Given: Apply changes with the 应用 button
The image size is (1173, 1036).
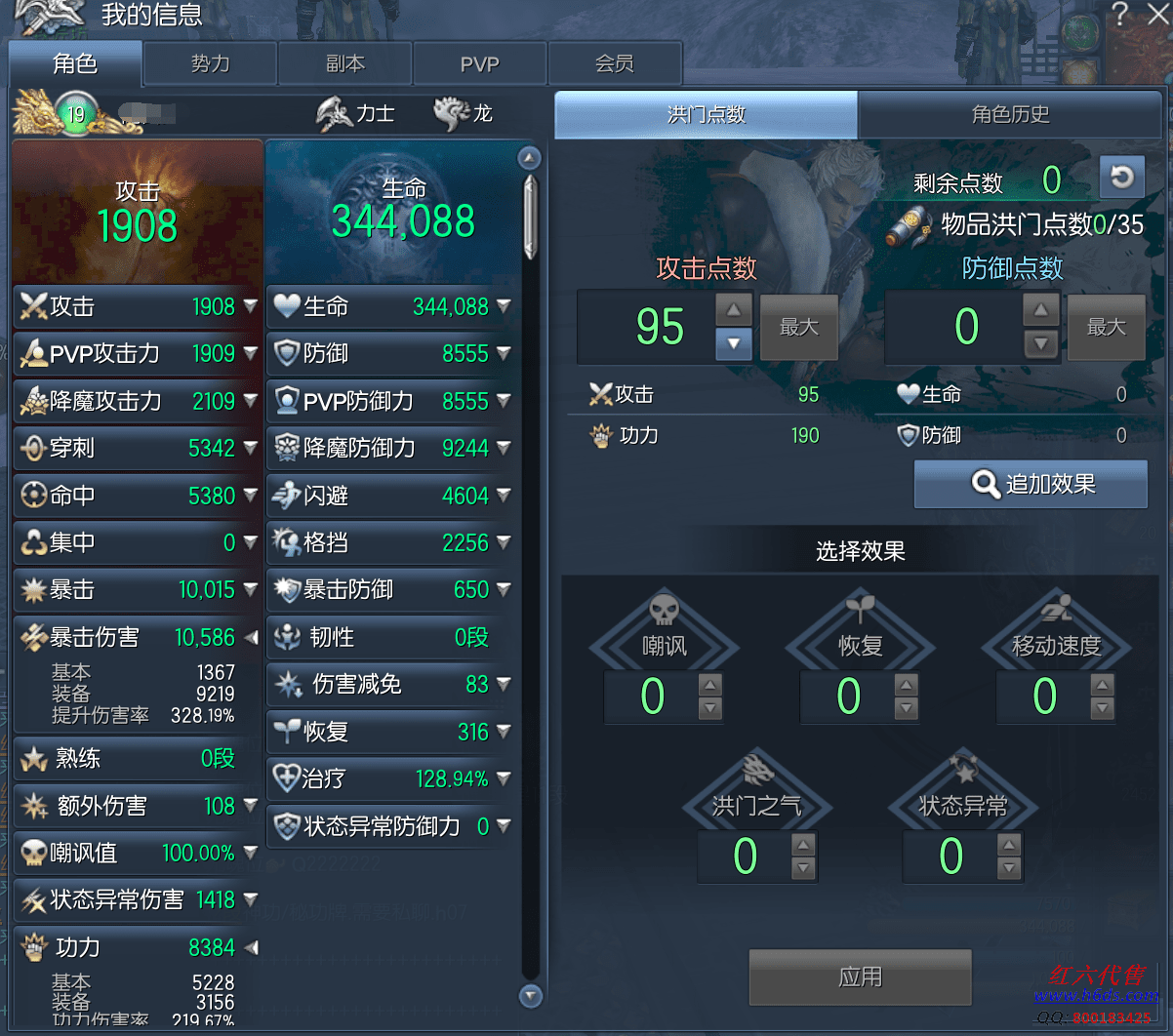Looking at the screenshot, I should click(x=860, y=976).
